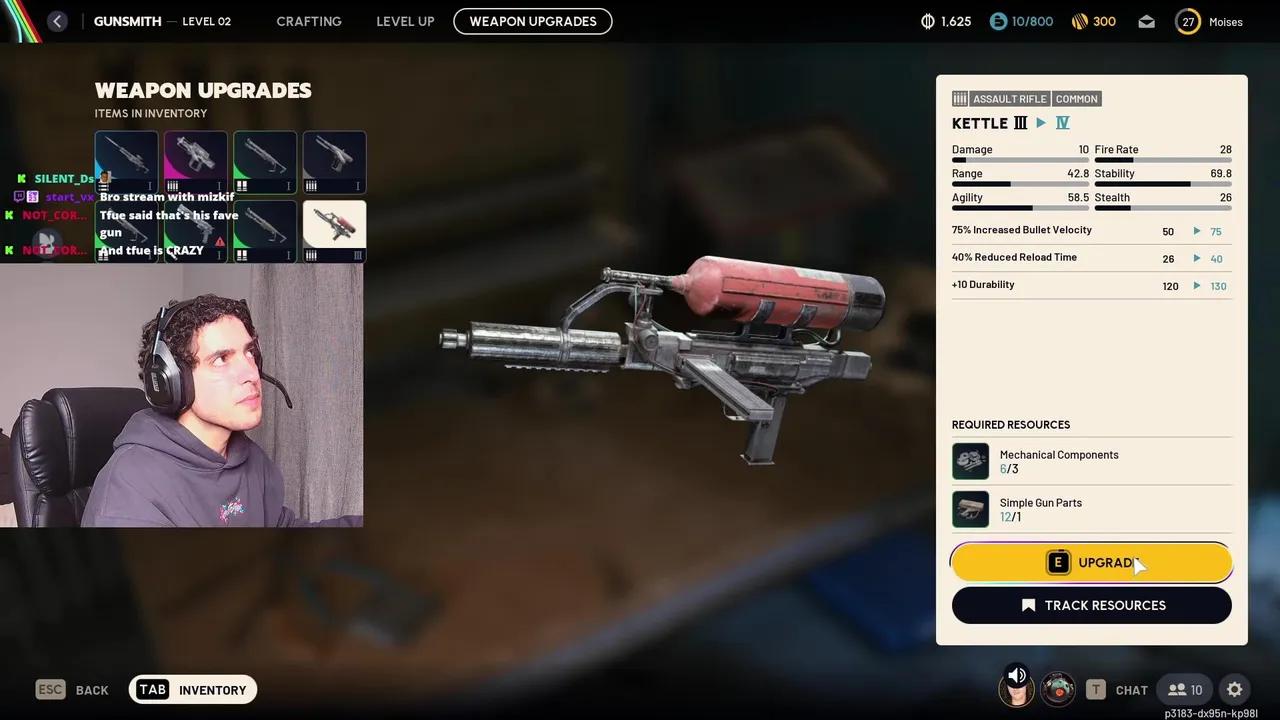Open the Level Up tab
This screenshot has width=1280, height=720.
click(x=405, y=21)
